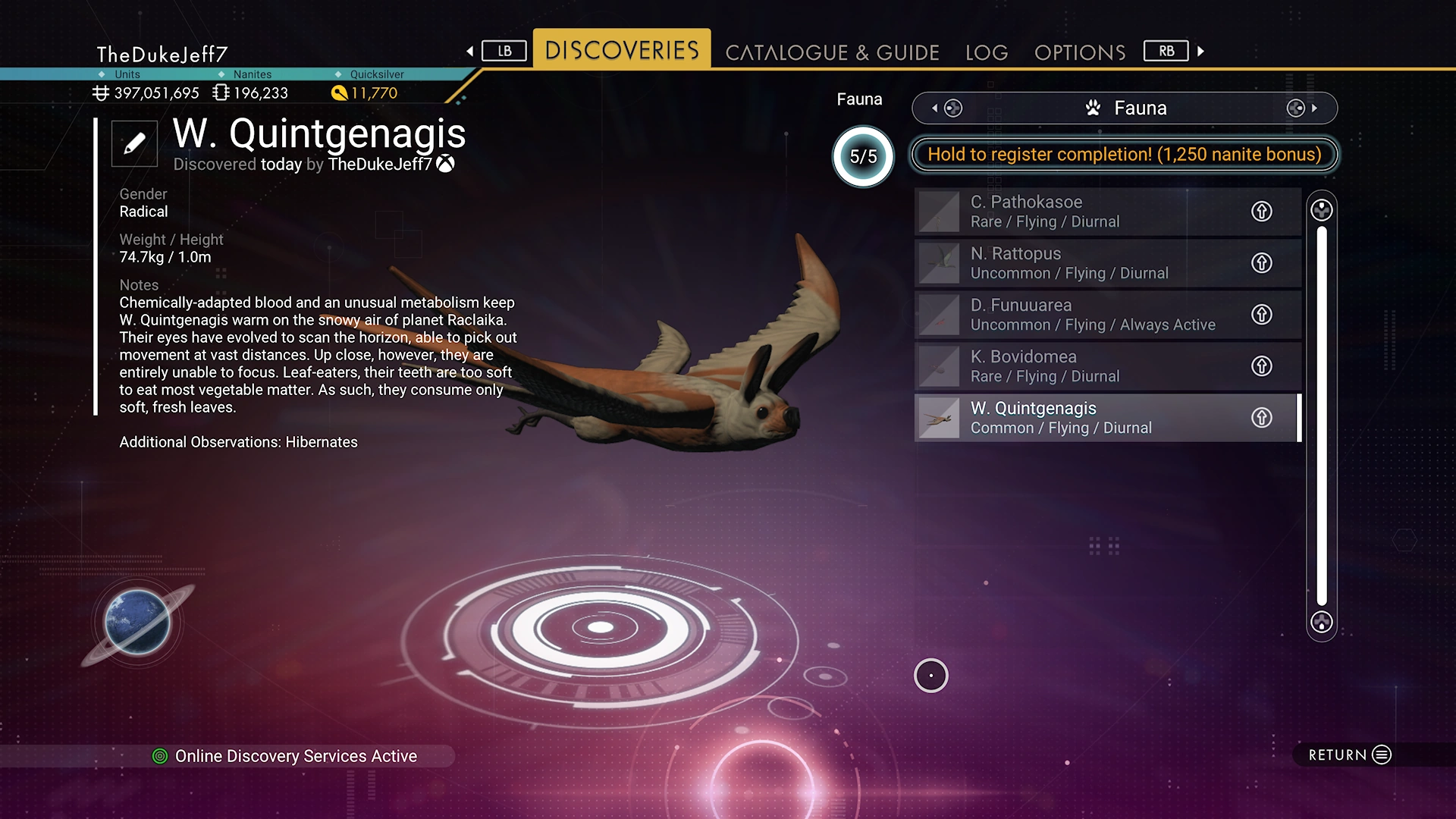Register completion for the nanite bonus
Screen dimensions: 1456x819
(x=1124, y=155)
